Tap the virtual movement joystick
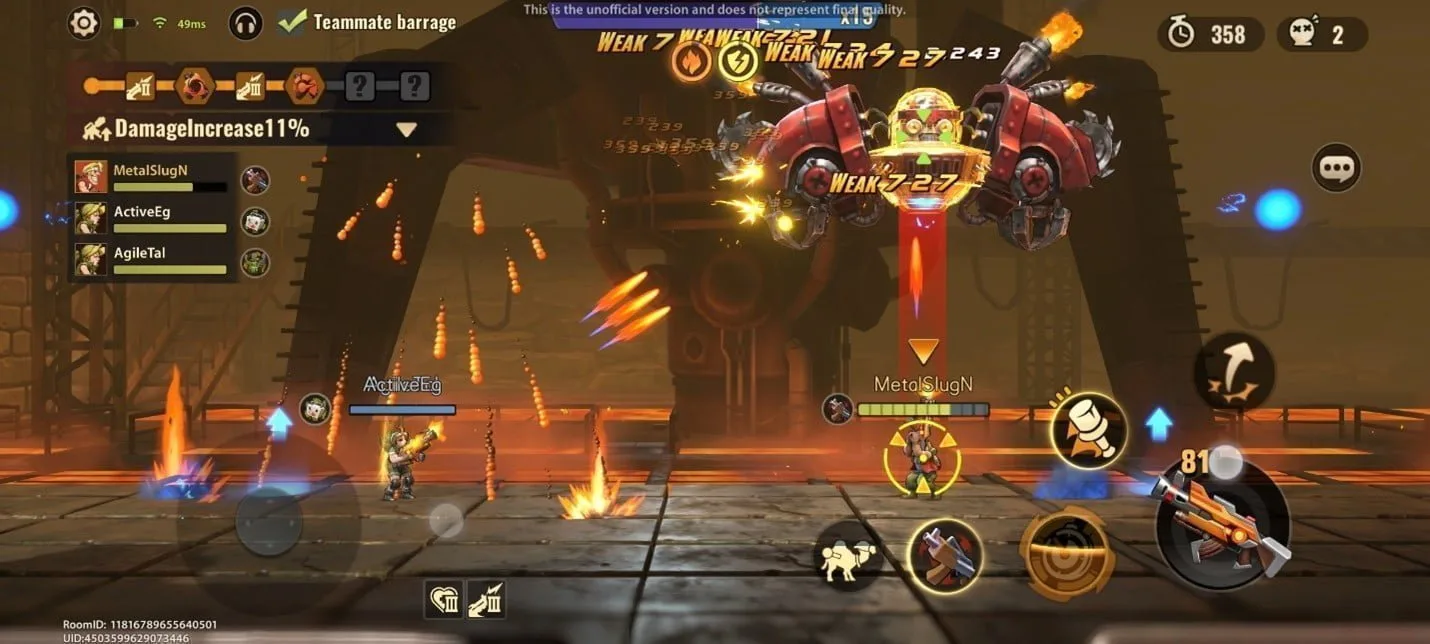The width and height of the screenshot is (1430, 644). [268, 520]
